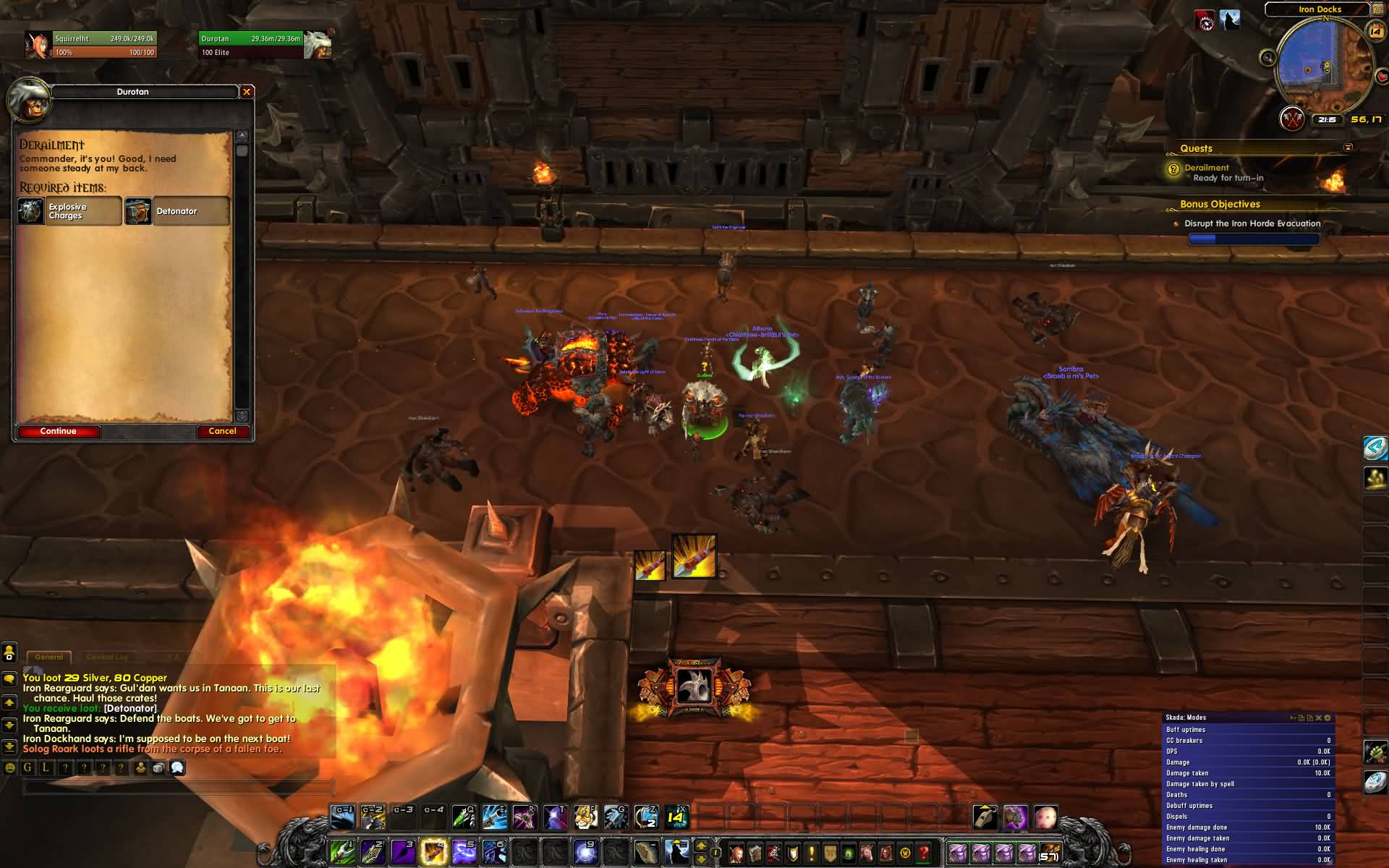Switch to the General chat tab
1389x868 pixels.
pos(49,657)
